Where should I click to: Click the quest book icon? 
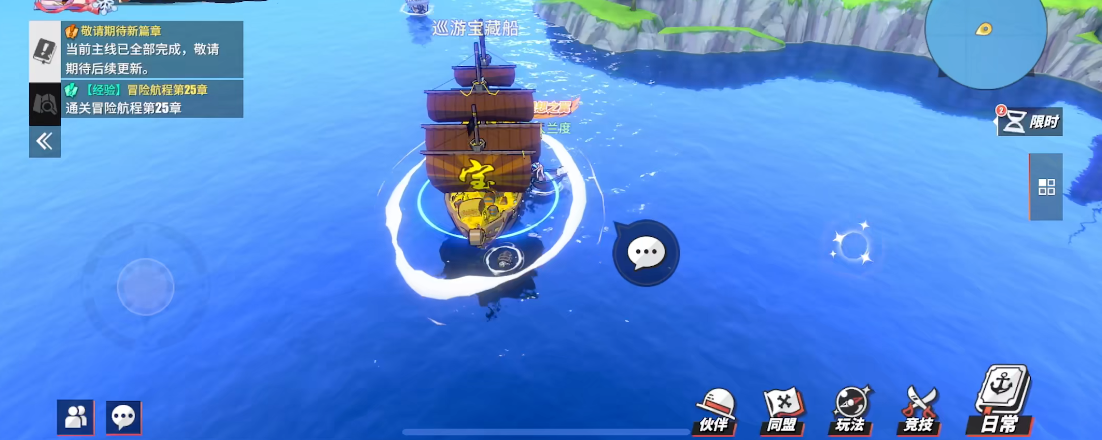[x=45, y=50]
